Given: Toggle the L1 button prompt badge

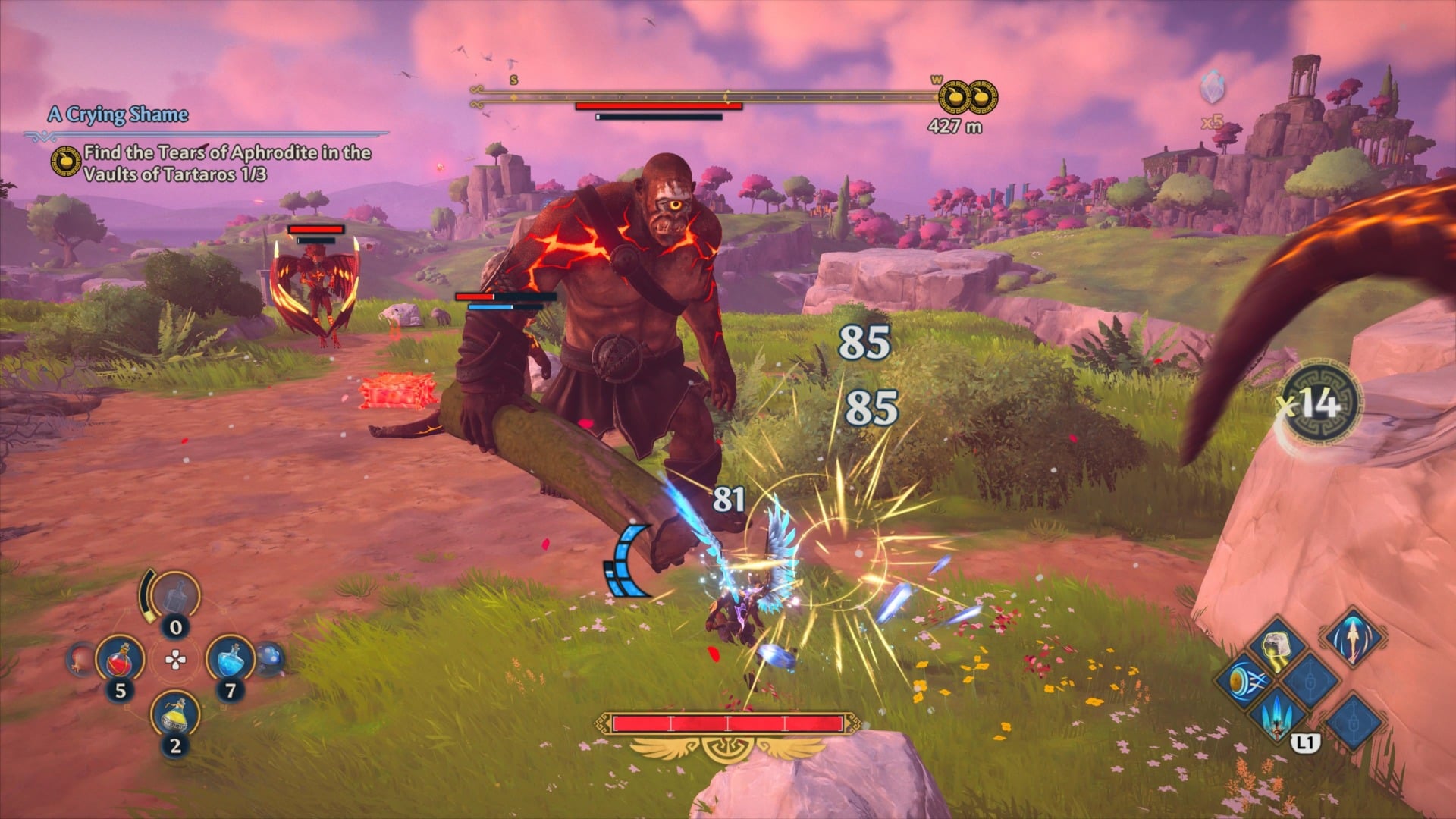Looking at the screenshot, I should (x=1305, y=742).
